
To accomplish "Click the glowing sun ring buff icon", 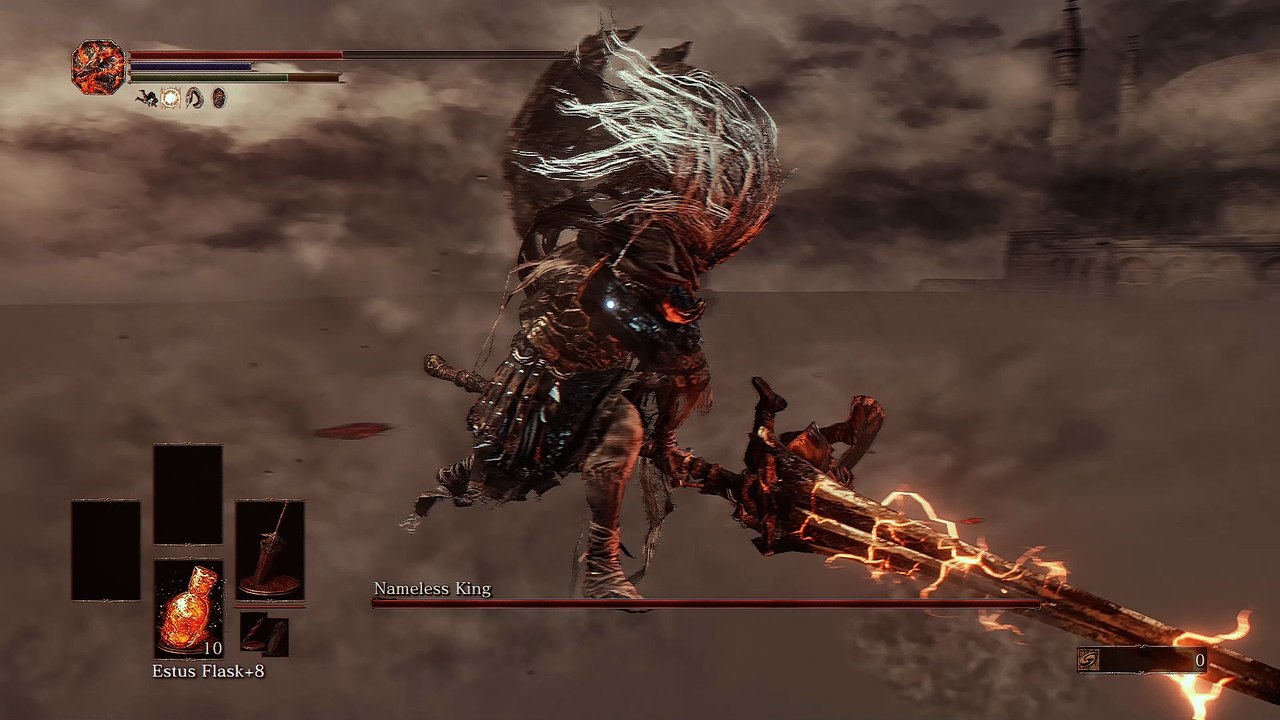I will 170,98.
